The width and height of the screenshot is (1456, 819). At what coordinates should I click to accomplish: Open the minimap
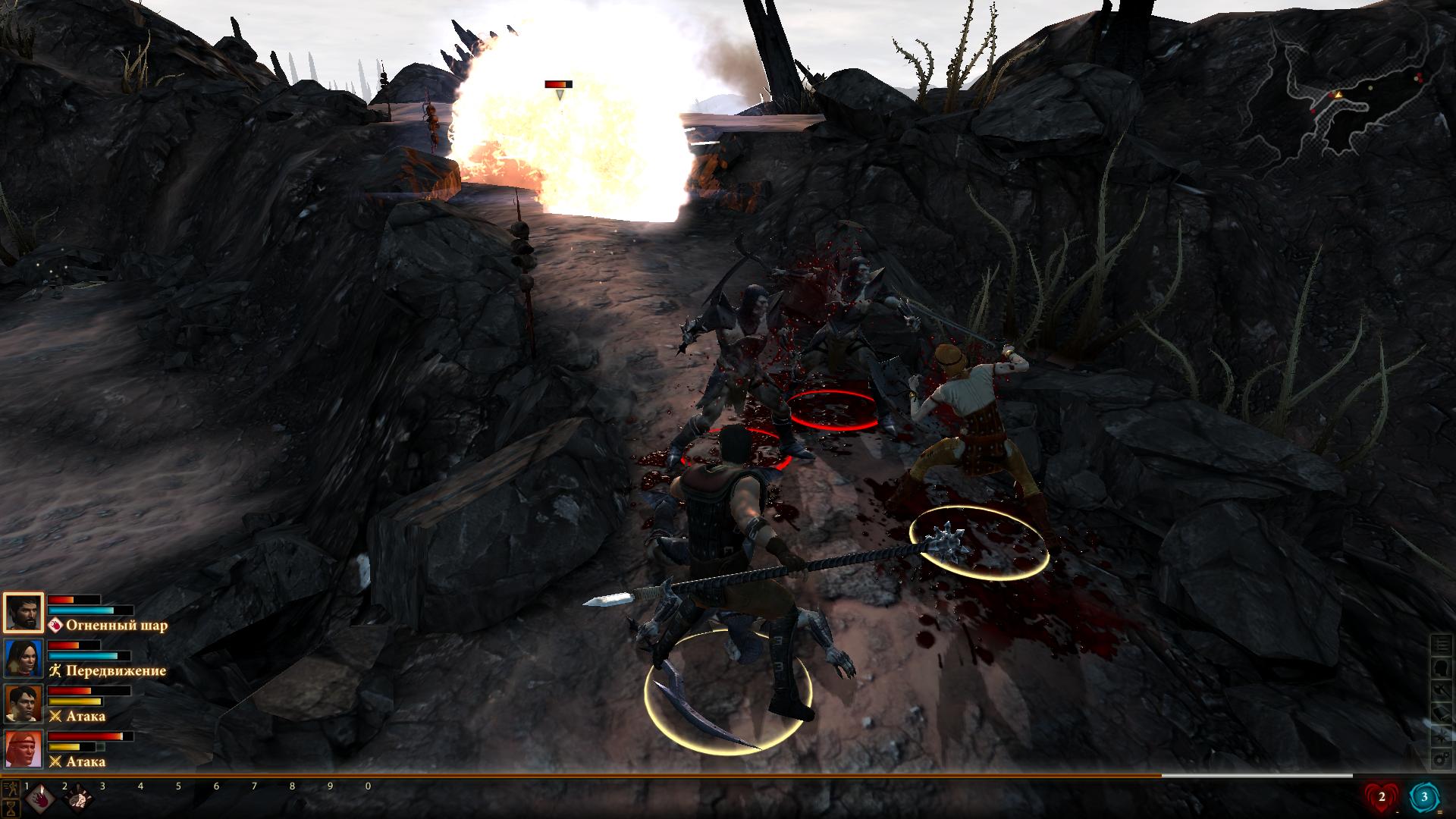[1350, 99]
